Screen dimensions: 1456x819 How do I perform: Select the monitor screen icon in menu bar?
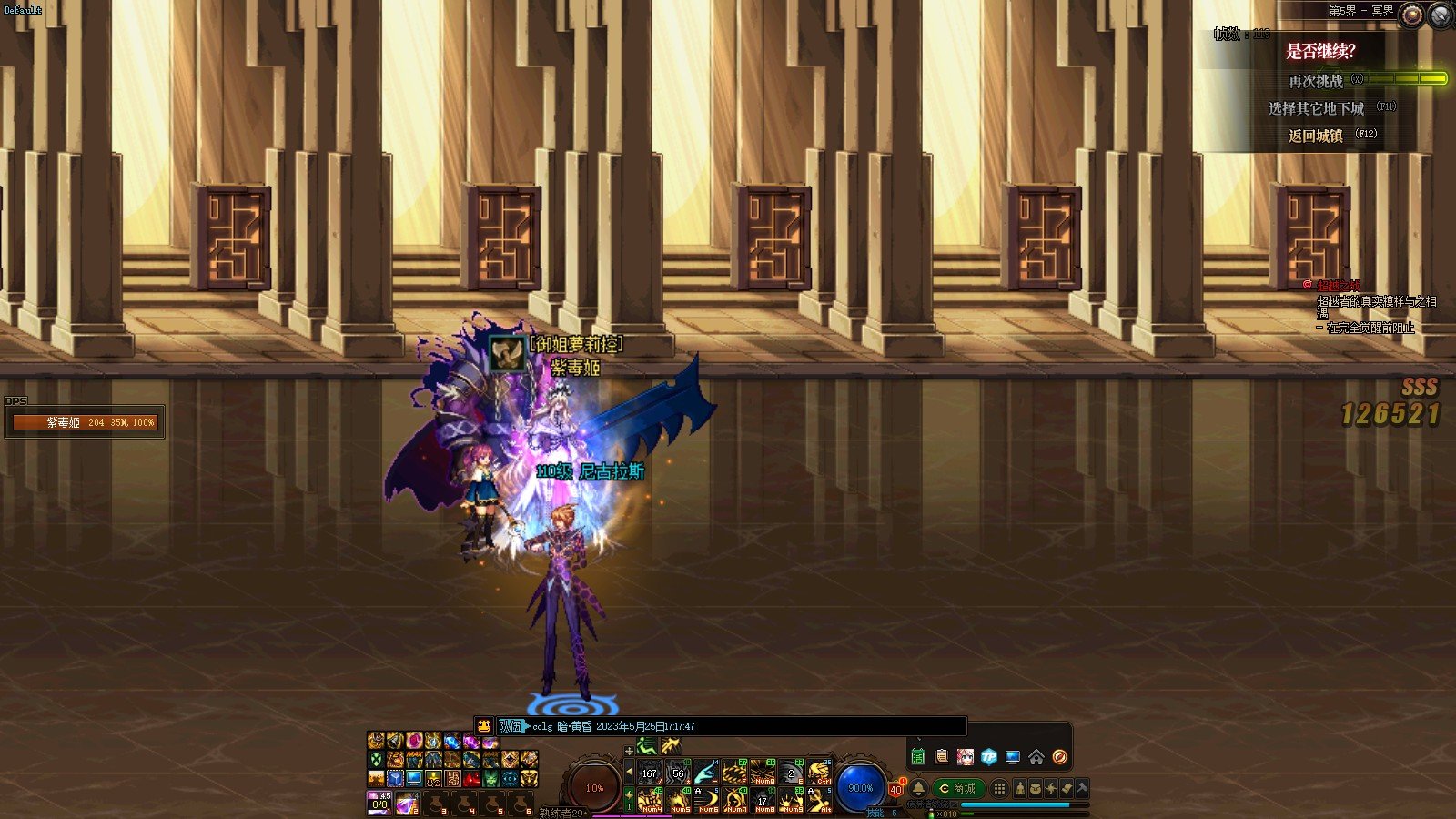pos(1012,757)
